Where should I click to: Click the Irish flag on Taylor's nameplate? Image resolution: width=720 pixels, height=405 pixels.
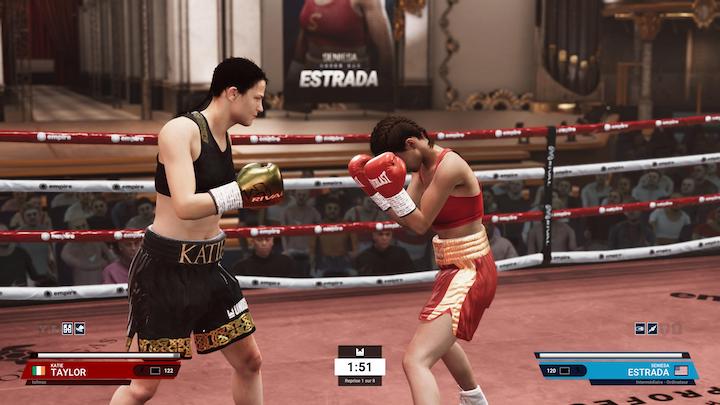click(40, 370)
